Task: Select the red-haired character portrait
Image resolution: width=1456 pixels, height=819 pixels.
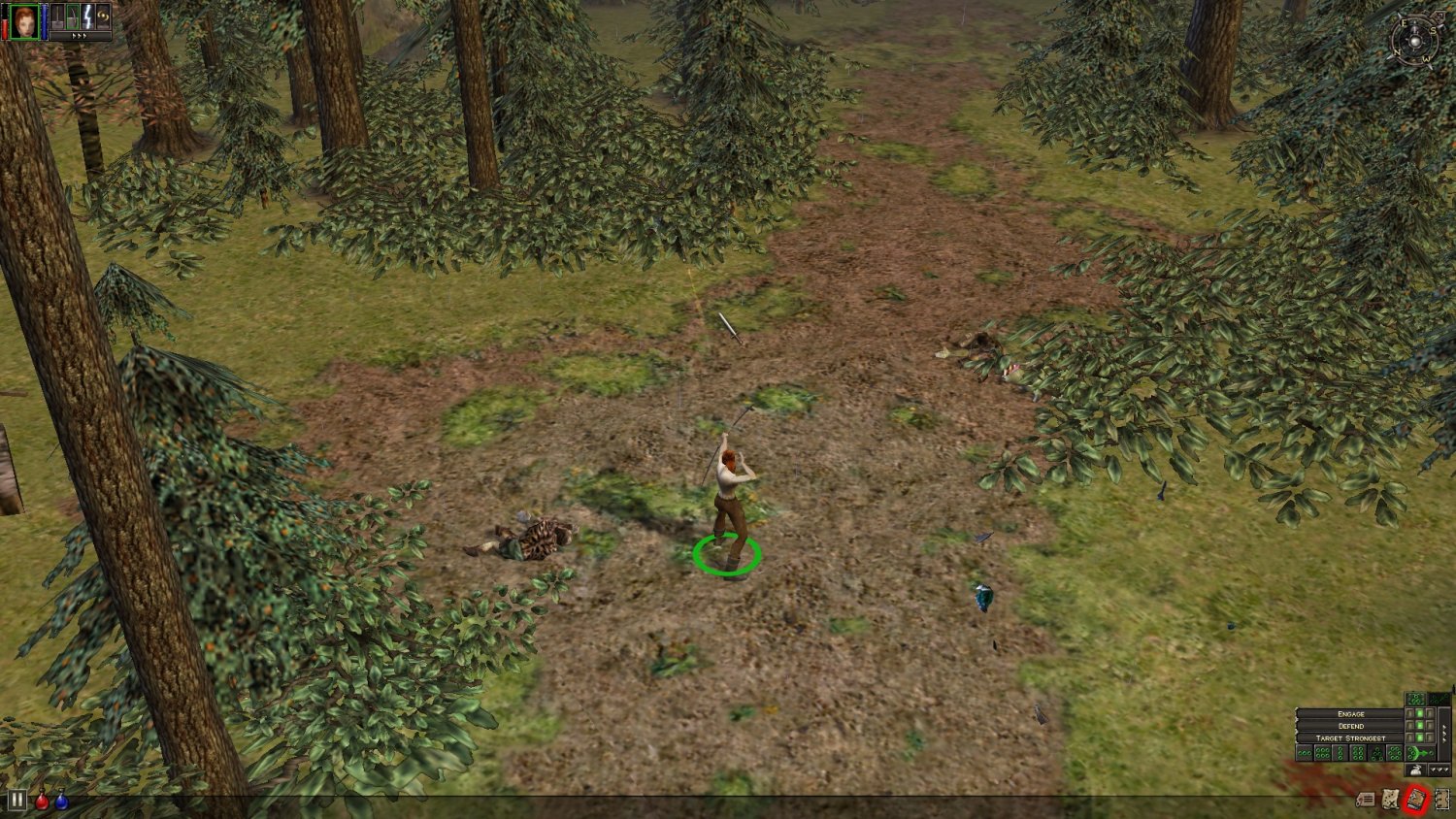Action: tap(24, 20)
